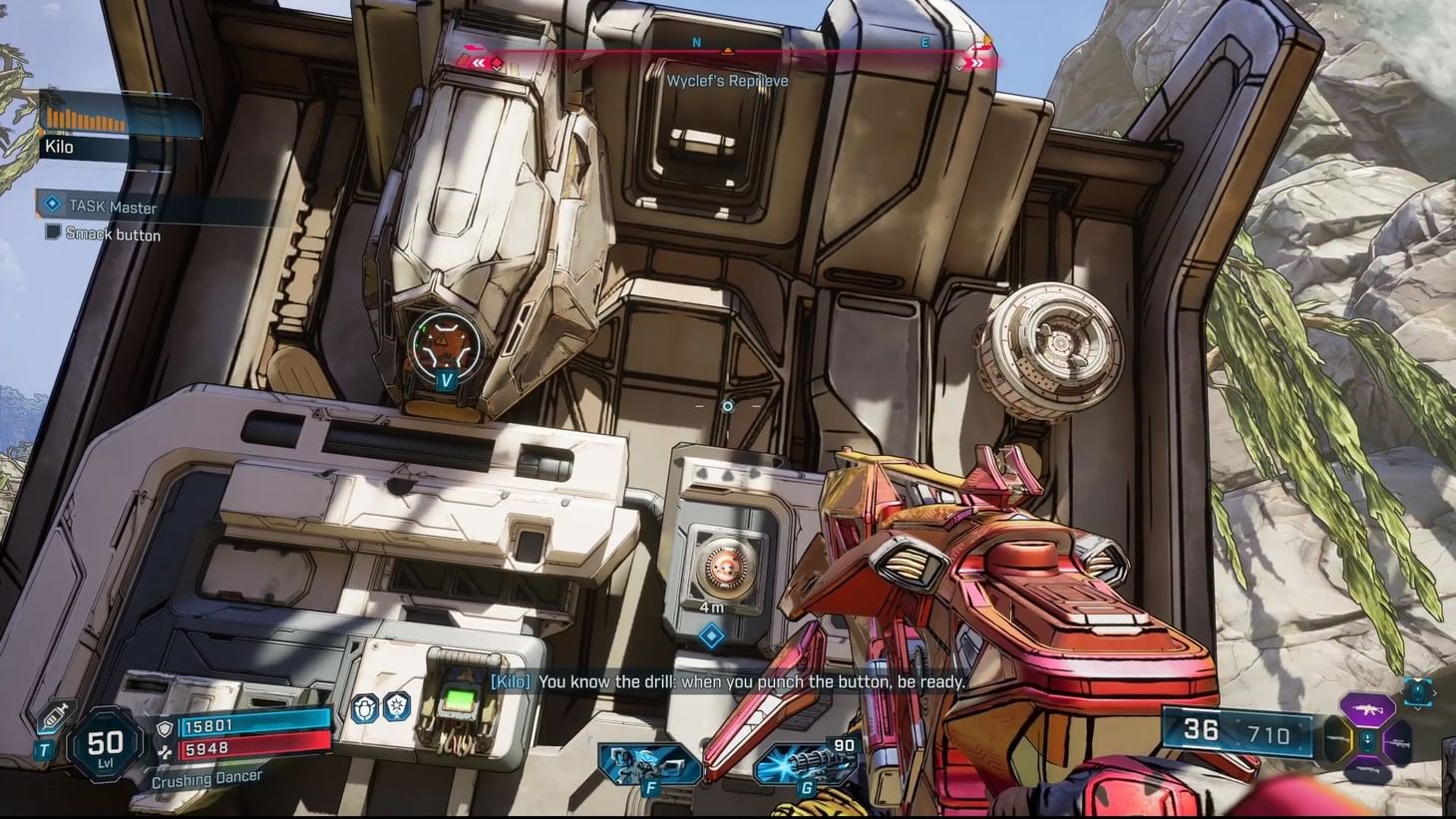Click the grenade buff status icon
Image resolution: width=1456 pixels, height=819 pixels.
click(364, 709)
